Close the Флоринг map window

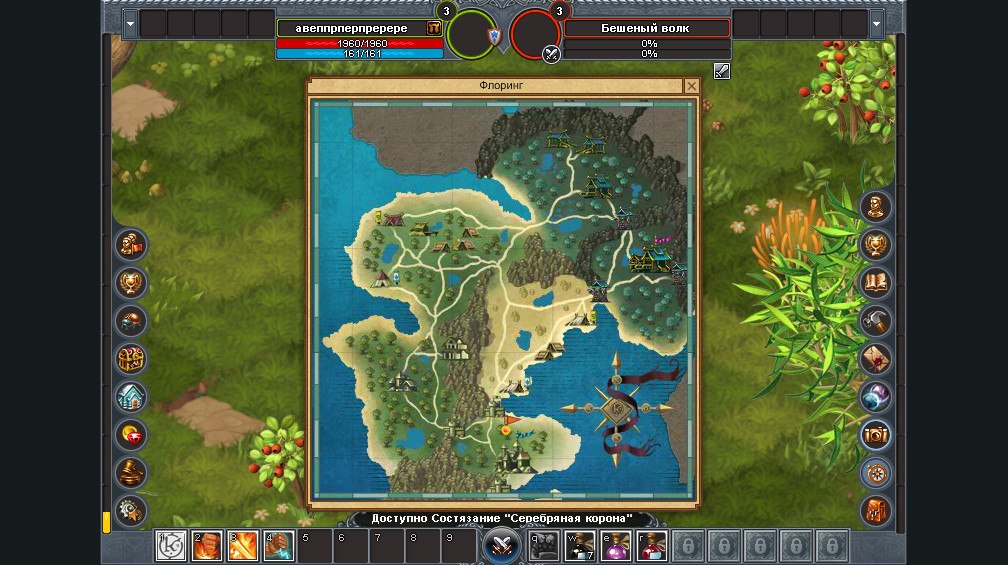click(x=690, y=87)
